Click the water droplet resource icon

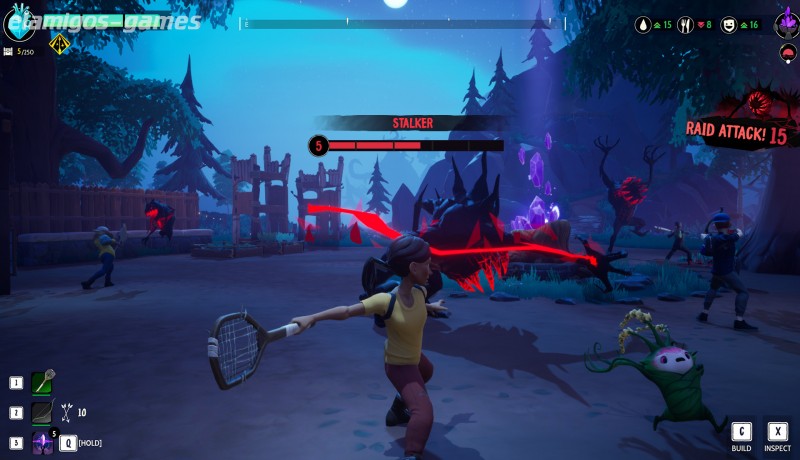click(643, 24)
